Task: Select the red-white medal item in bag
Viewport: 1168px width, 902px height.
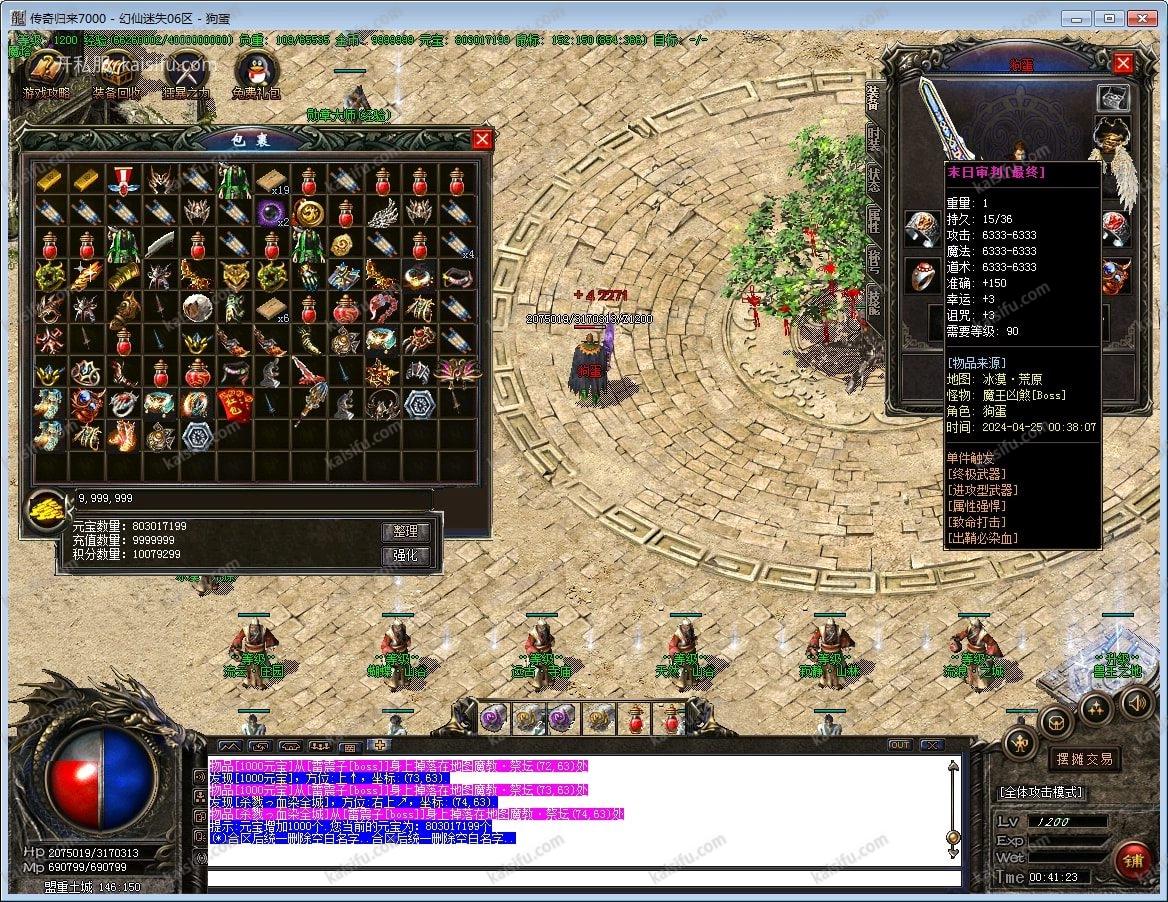Action: tap(122, 180)
